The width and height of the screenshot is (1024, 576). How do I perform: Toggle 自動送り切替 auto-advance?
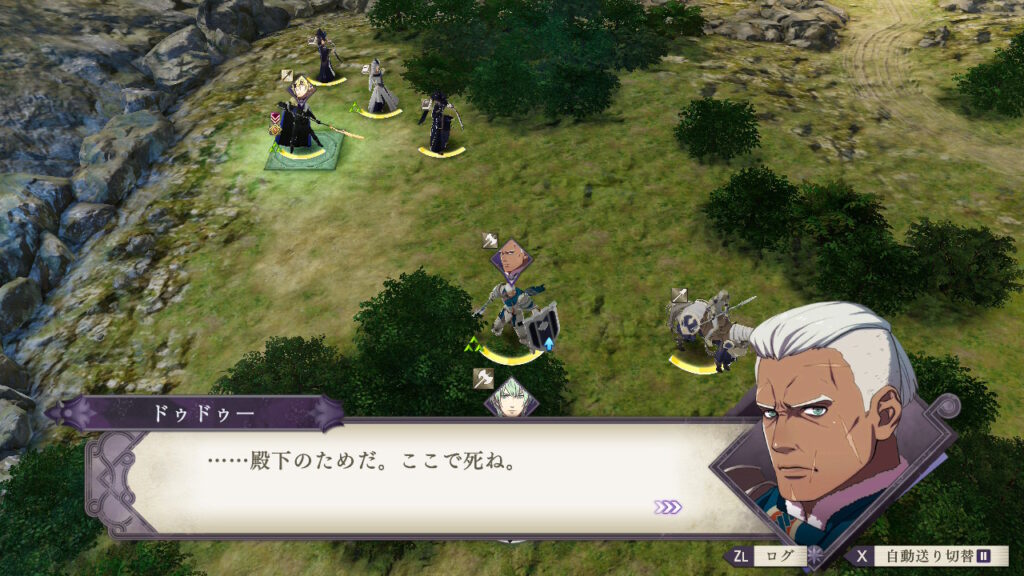[x=928, y=556]
